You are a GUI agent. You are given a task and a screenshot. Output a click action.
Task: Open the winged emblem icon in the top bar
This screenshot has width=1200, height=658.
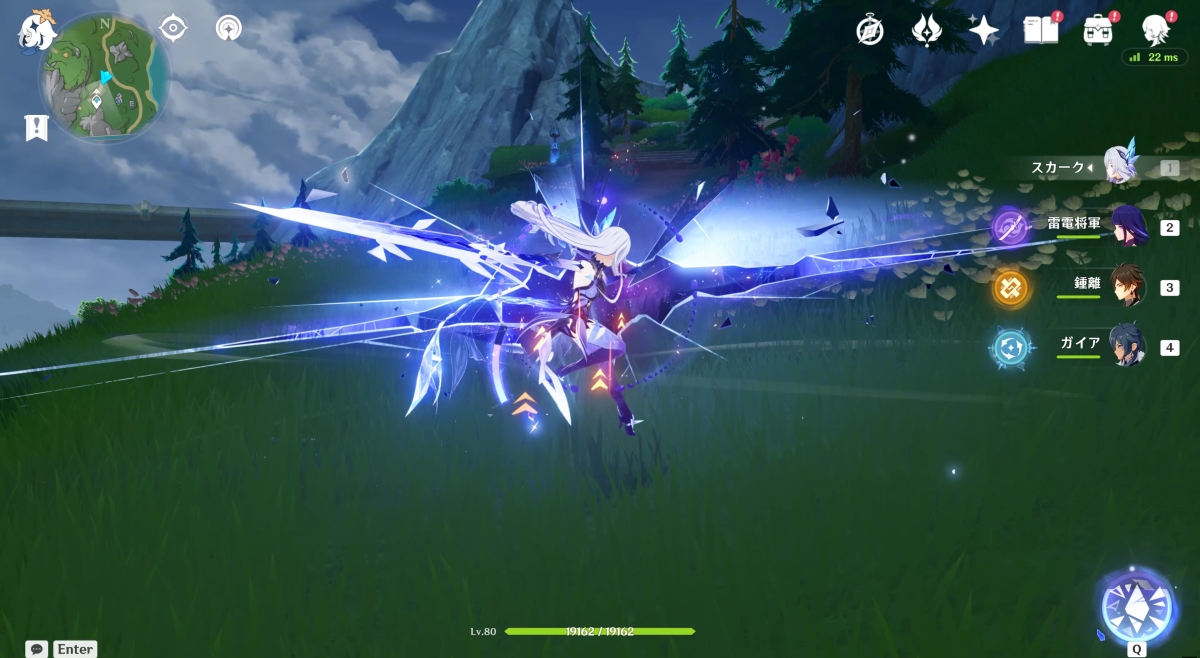point(927,30)
